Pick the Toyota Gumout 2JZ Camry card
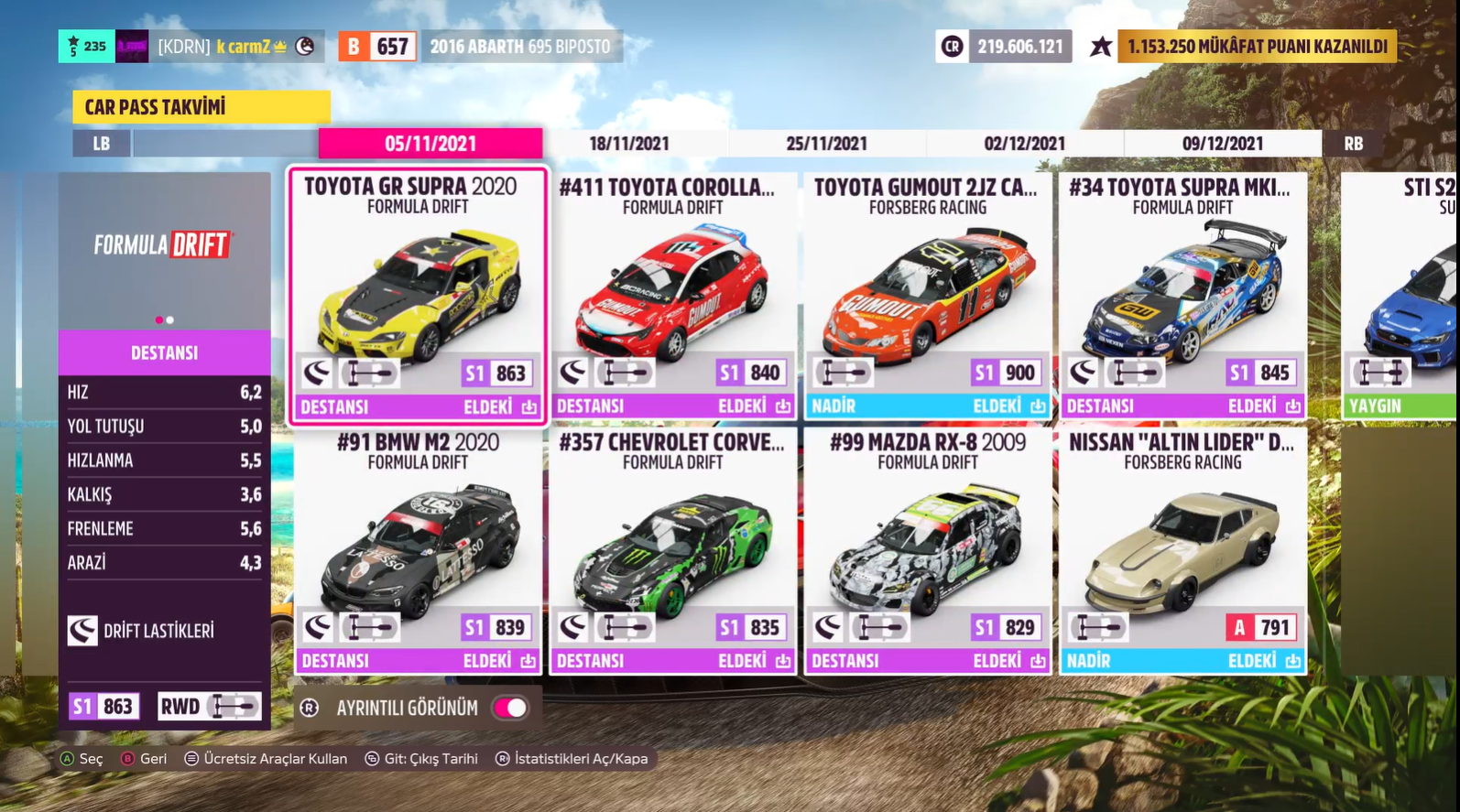This screenshot has height=812, width=1460. (x=928, y=296)
